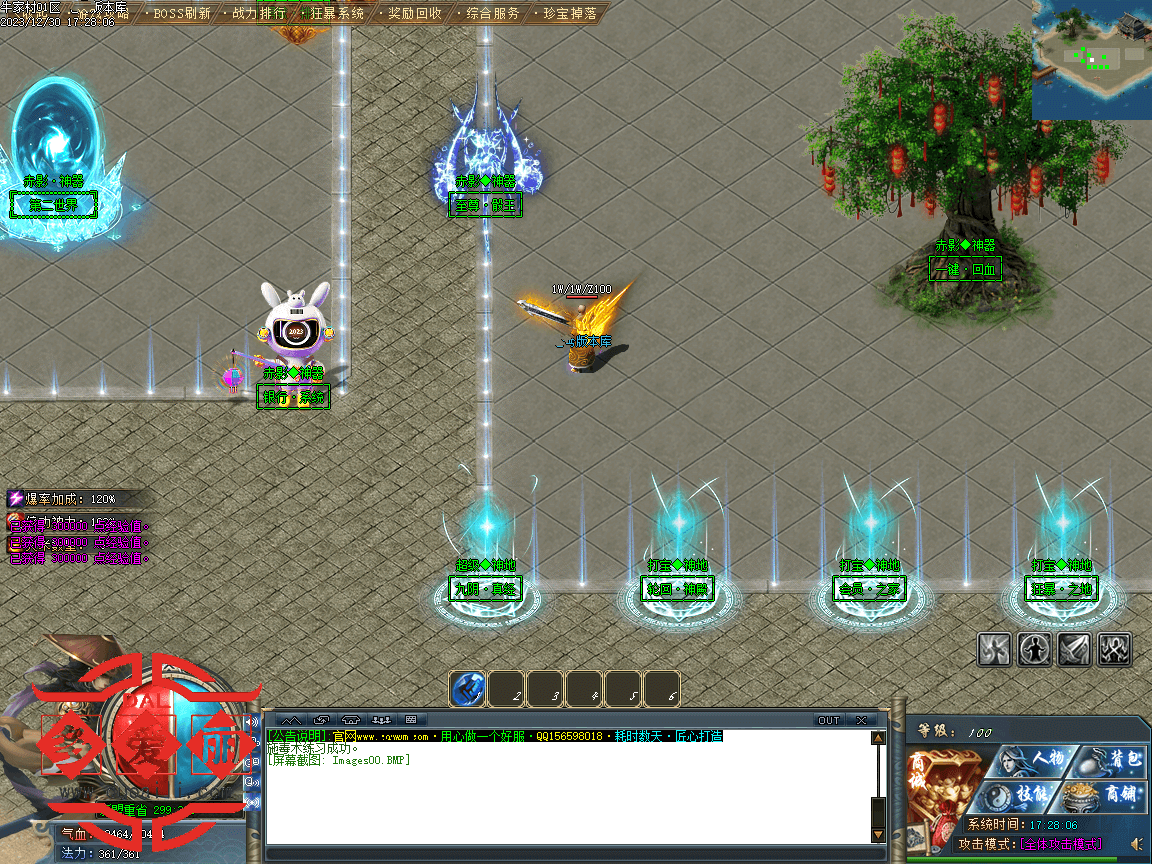1152x864 pixels.
Task: Open the 奖励回收 menu
Action: coord(414,14)
